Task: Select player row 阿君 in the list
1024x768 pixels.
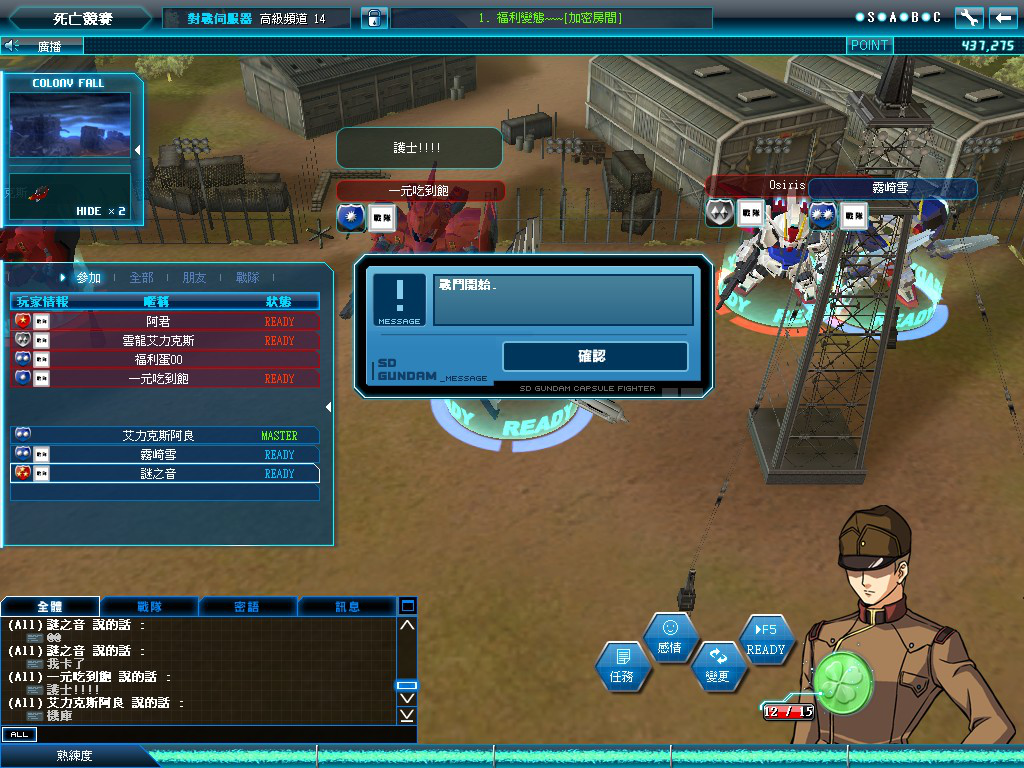Action: pos(165,322)
